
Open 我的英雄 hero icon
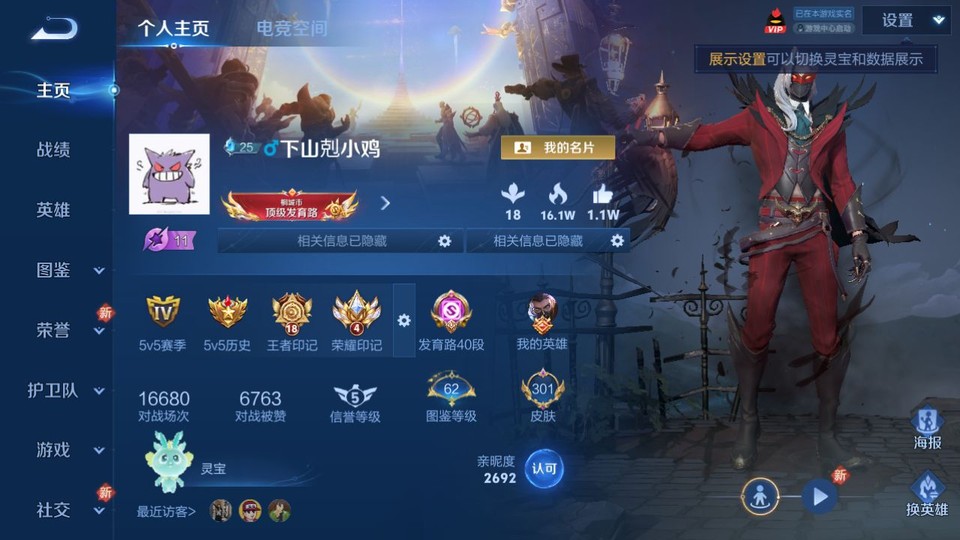(x=542, y=312)
